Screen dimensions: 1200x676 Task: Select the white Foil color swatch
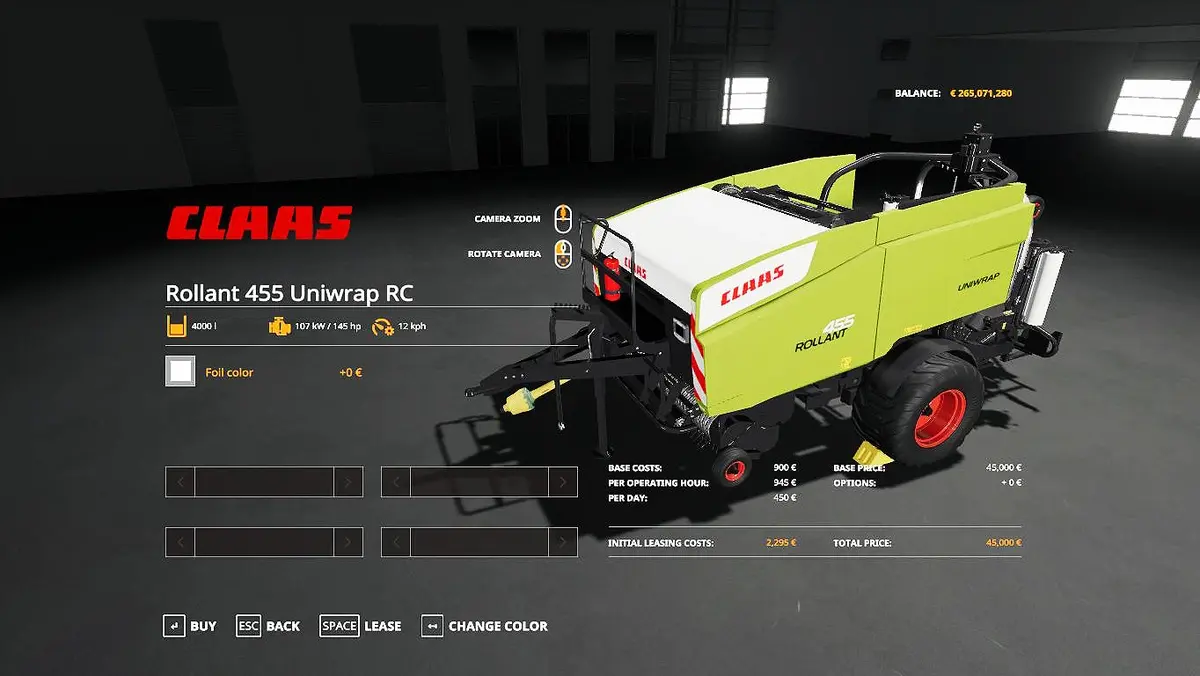[x=181, y=372]
